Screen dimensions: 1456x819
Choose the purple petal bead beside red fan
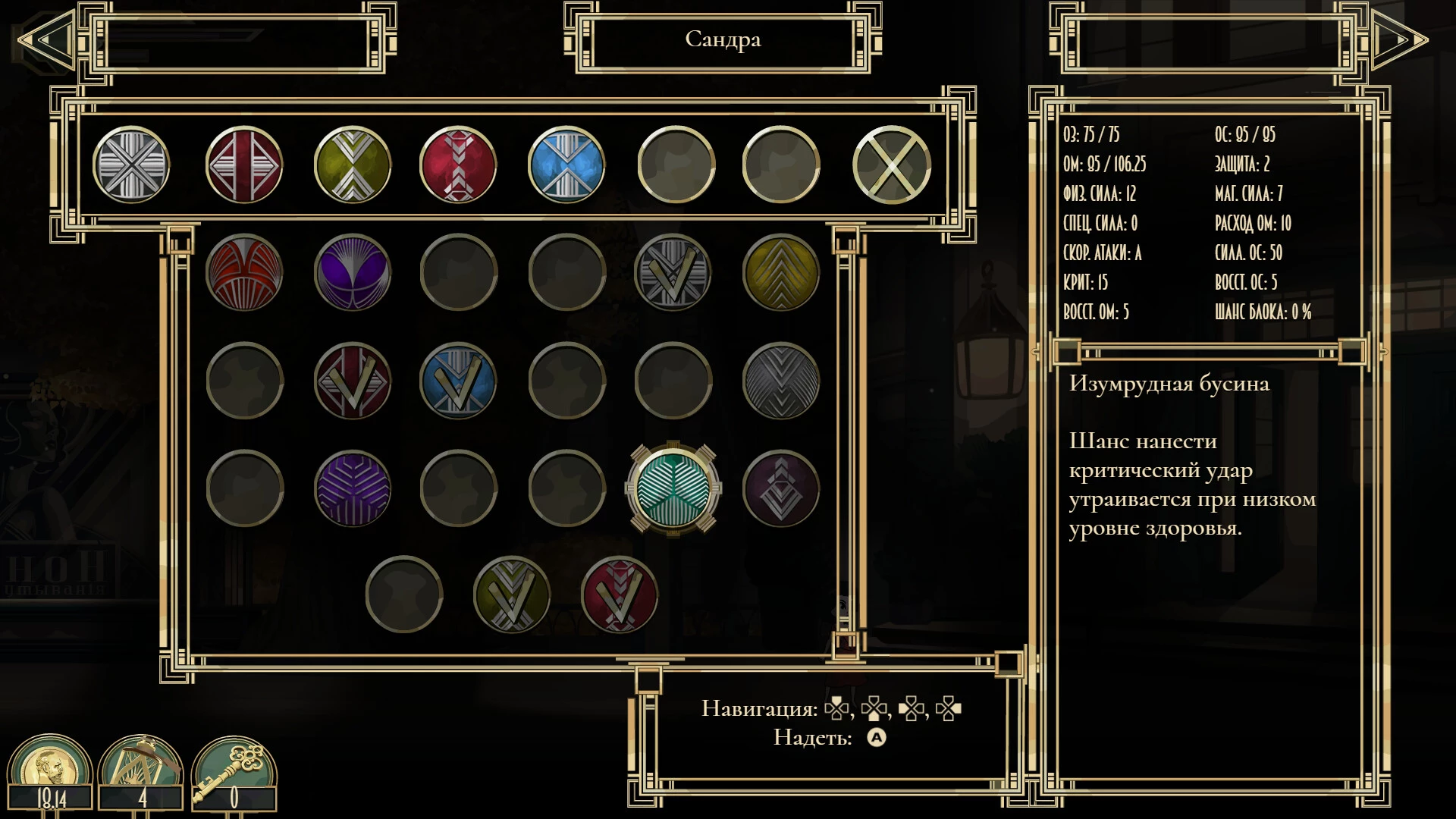(353, 272)
